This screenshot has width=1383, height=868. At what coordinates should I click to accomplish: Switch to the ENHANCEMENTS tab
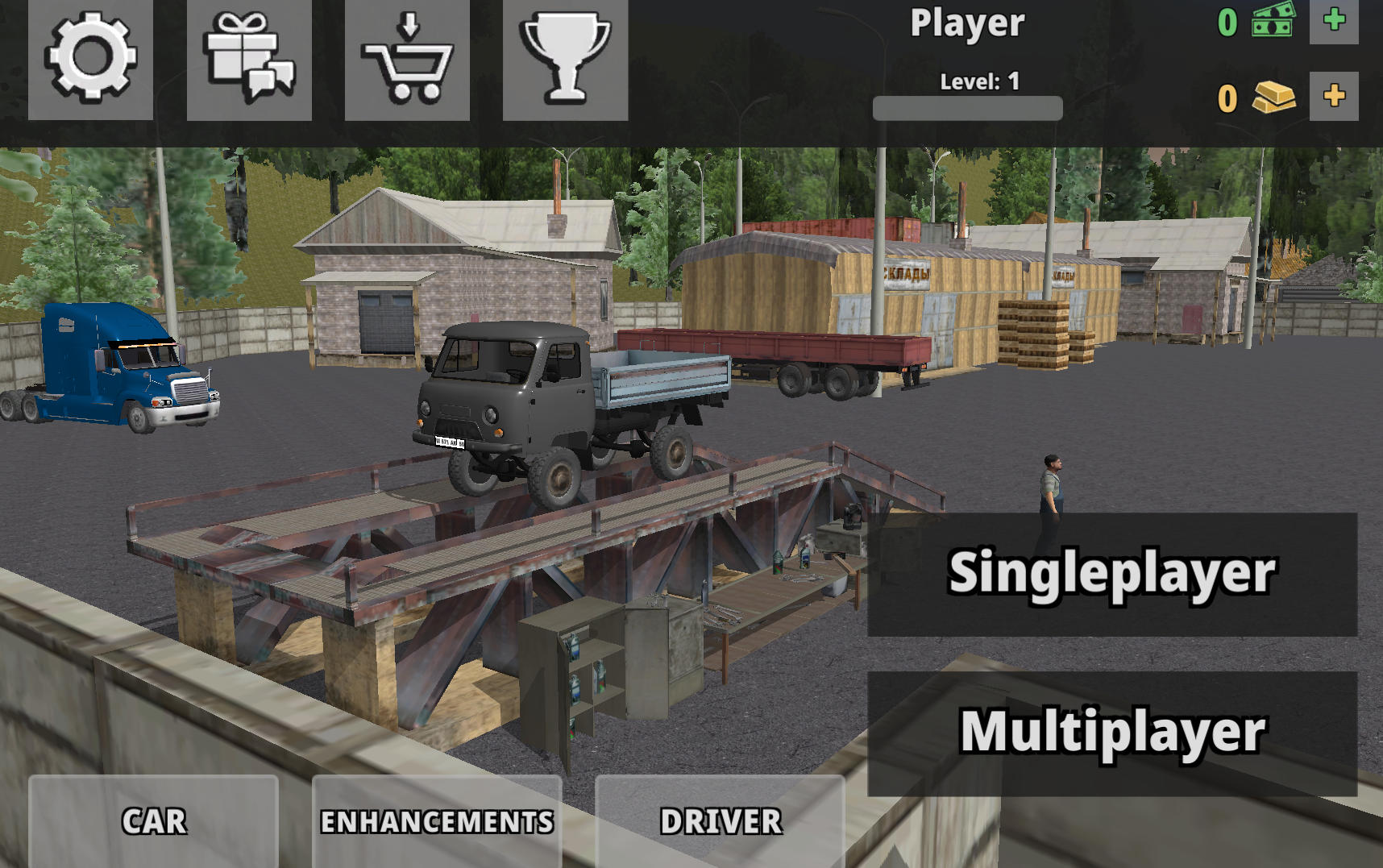pos(436,820)
